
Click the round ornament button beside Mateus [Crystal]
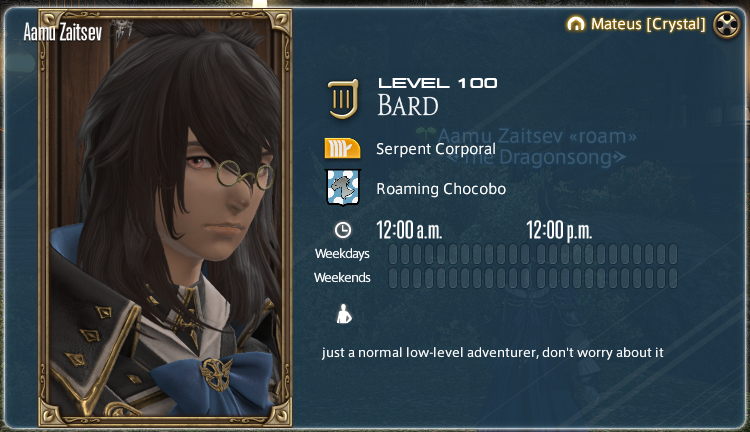pyautogui.click(x=725, y=24)
